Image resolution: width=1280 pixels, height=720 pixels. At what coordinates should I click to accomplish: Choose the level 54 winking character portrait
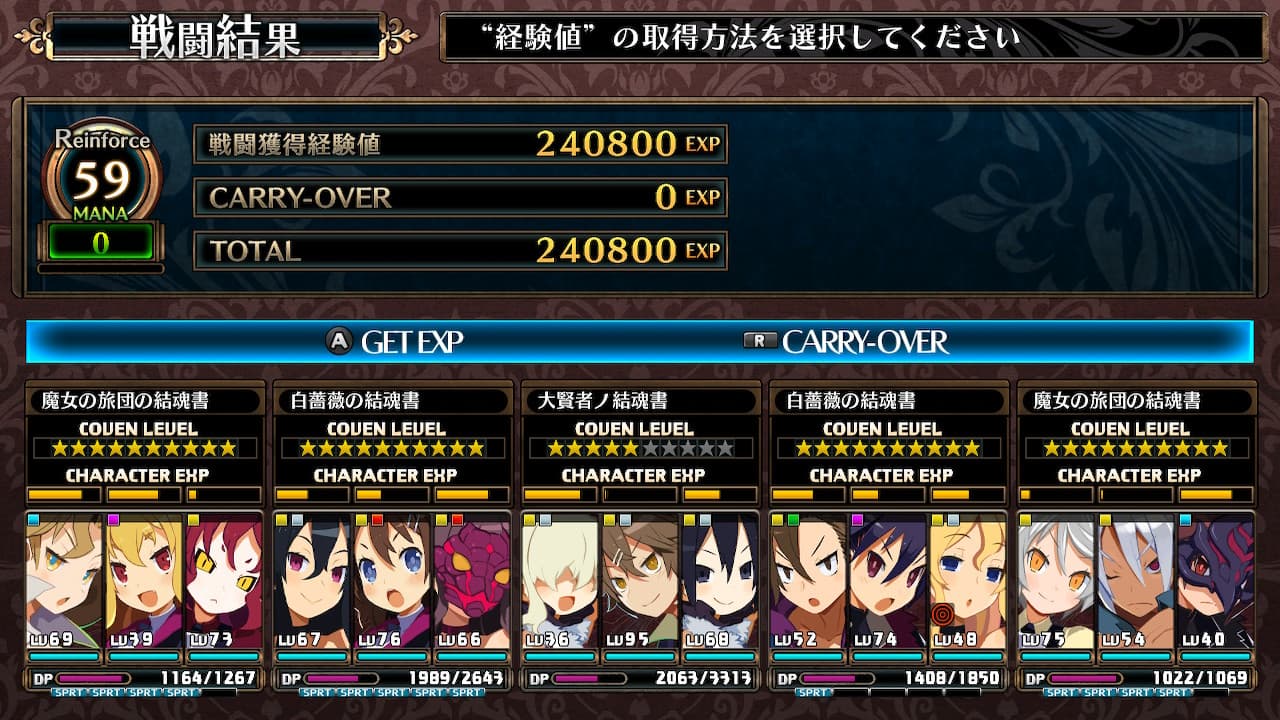[x=1136, y=580]
